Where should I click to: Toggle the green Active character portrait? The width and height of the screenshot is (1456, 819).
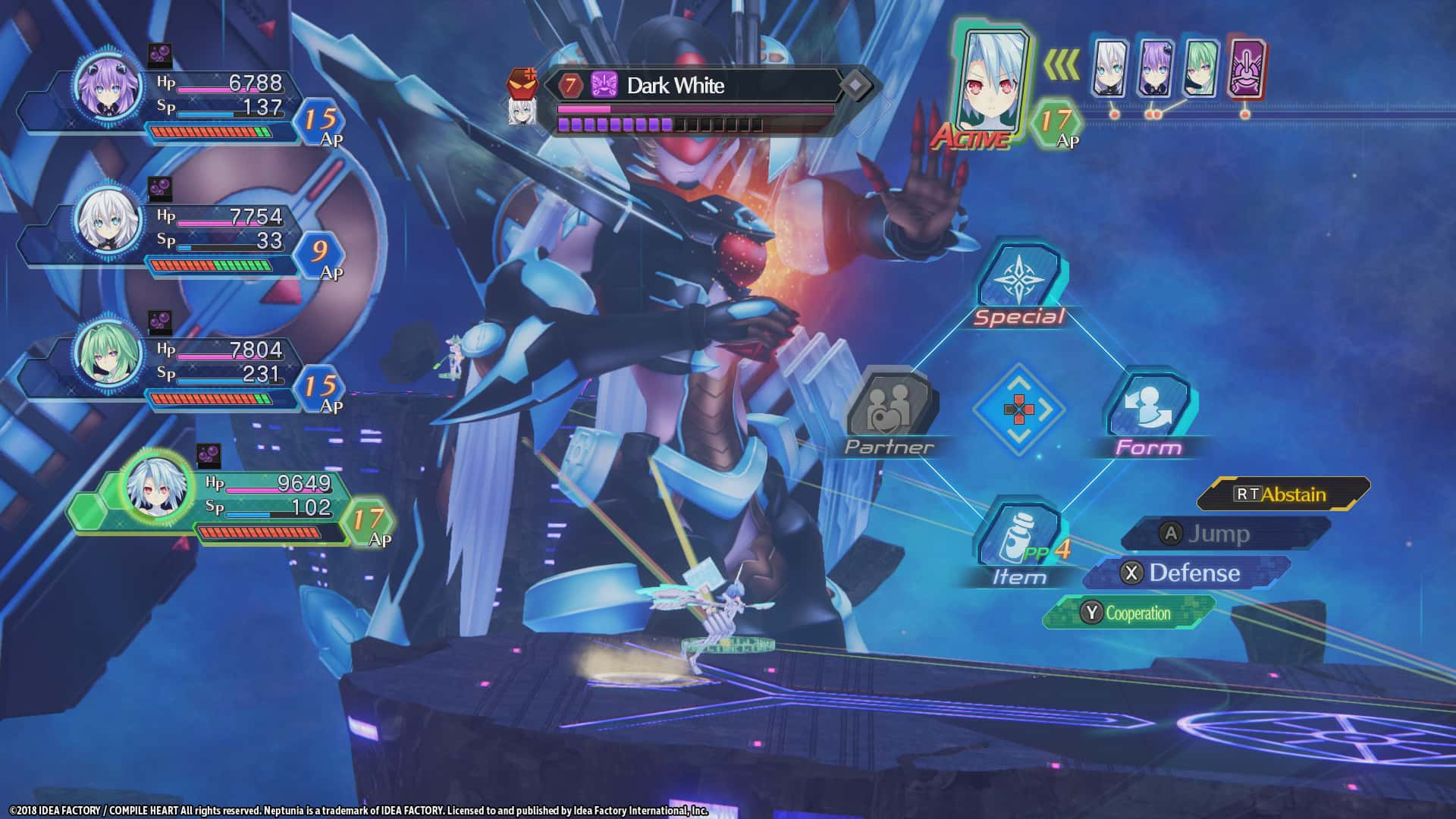[x=993, y=80]
